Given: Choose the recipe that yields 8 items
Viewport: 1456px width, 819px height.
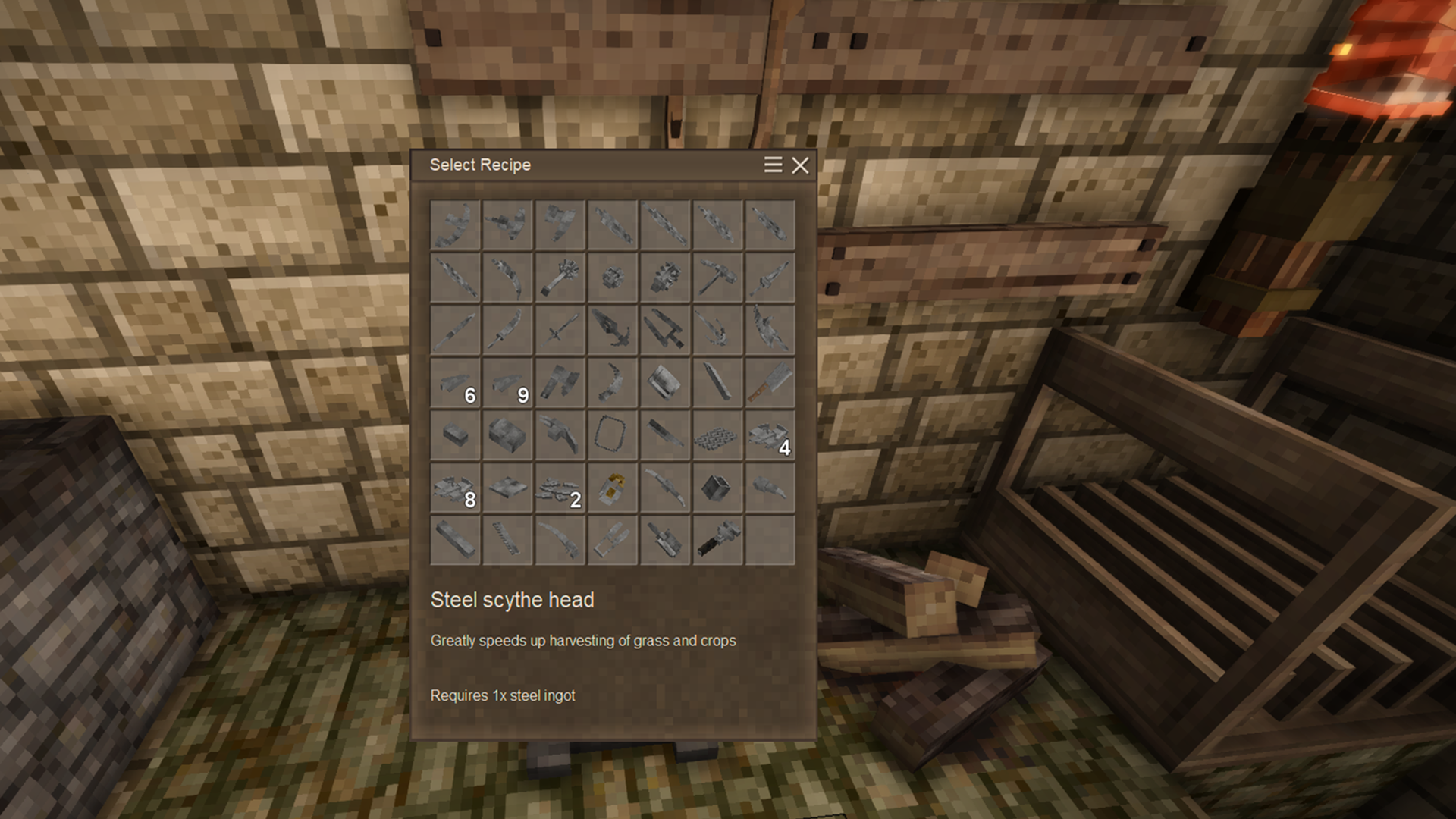Looking at the screenshot, I should click(455, 488).
